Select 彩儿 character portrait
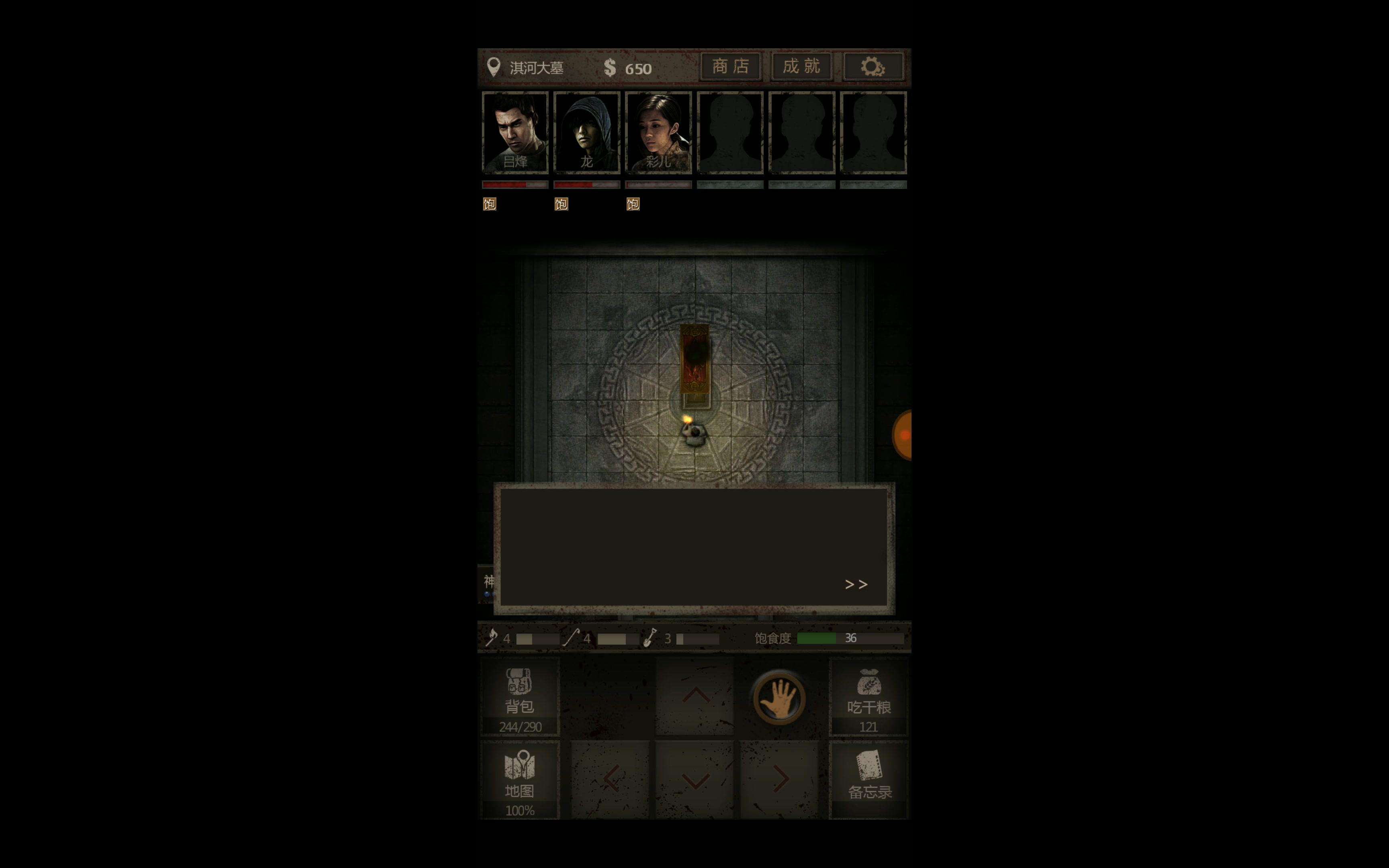The image size is (1389, 868). point(658,132)
